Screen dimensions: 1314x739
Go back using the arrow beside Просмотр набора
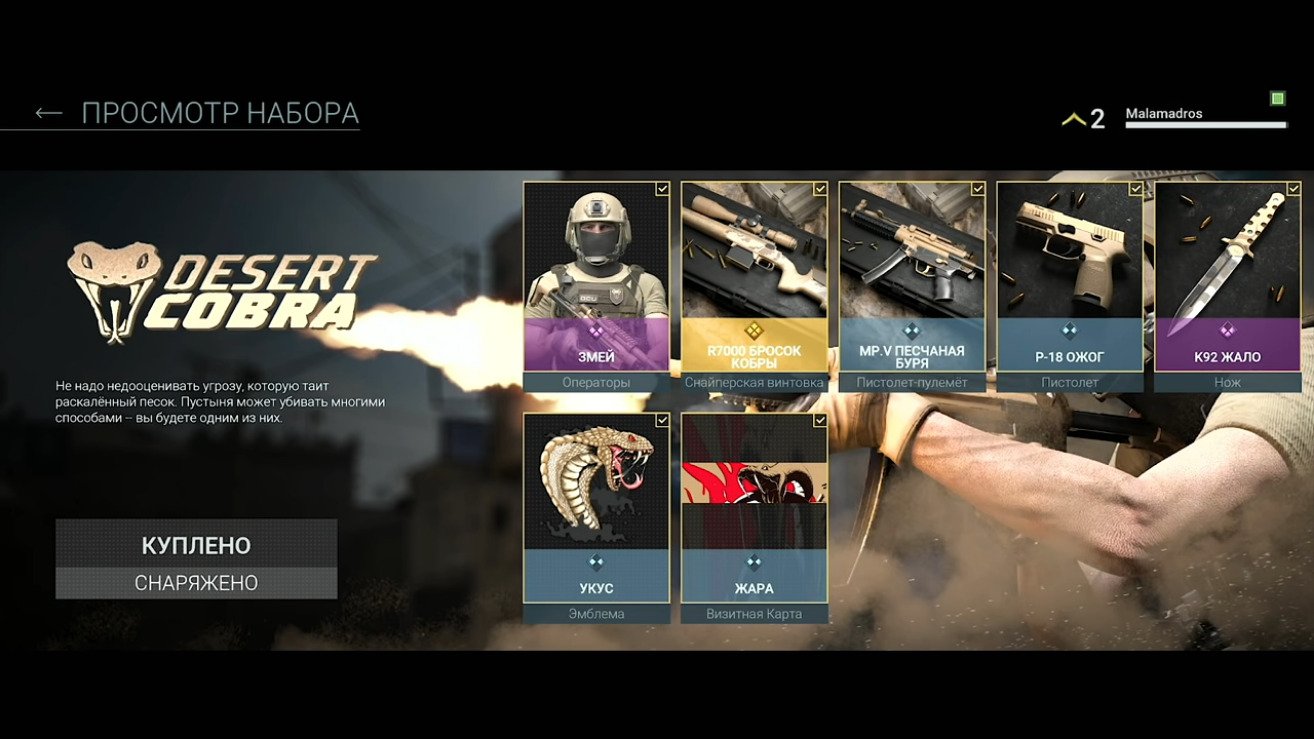pos(48,114)
